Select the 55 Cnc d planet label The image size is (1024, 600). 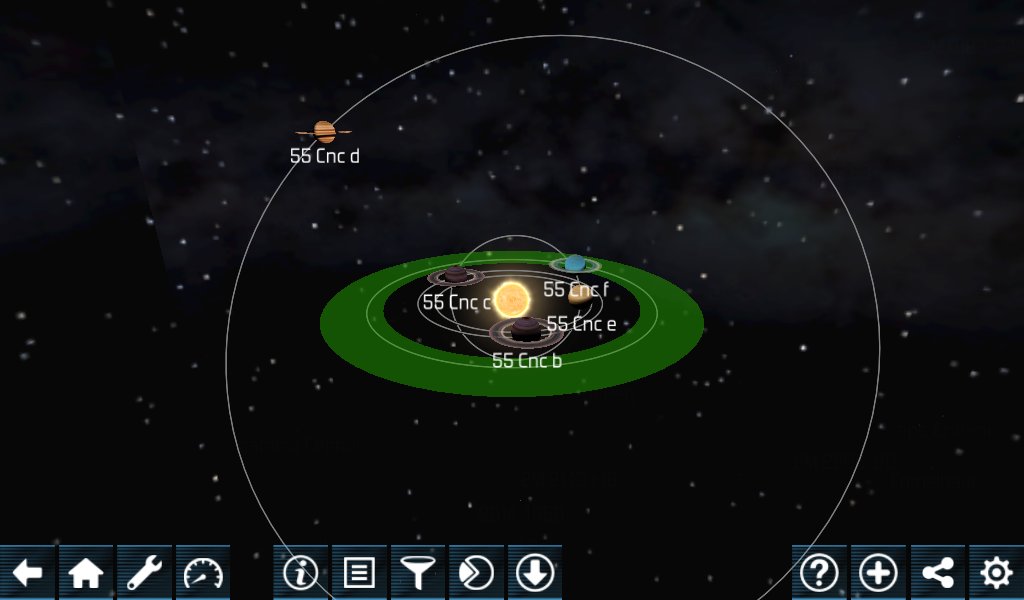click(325, 156)
